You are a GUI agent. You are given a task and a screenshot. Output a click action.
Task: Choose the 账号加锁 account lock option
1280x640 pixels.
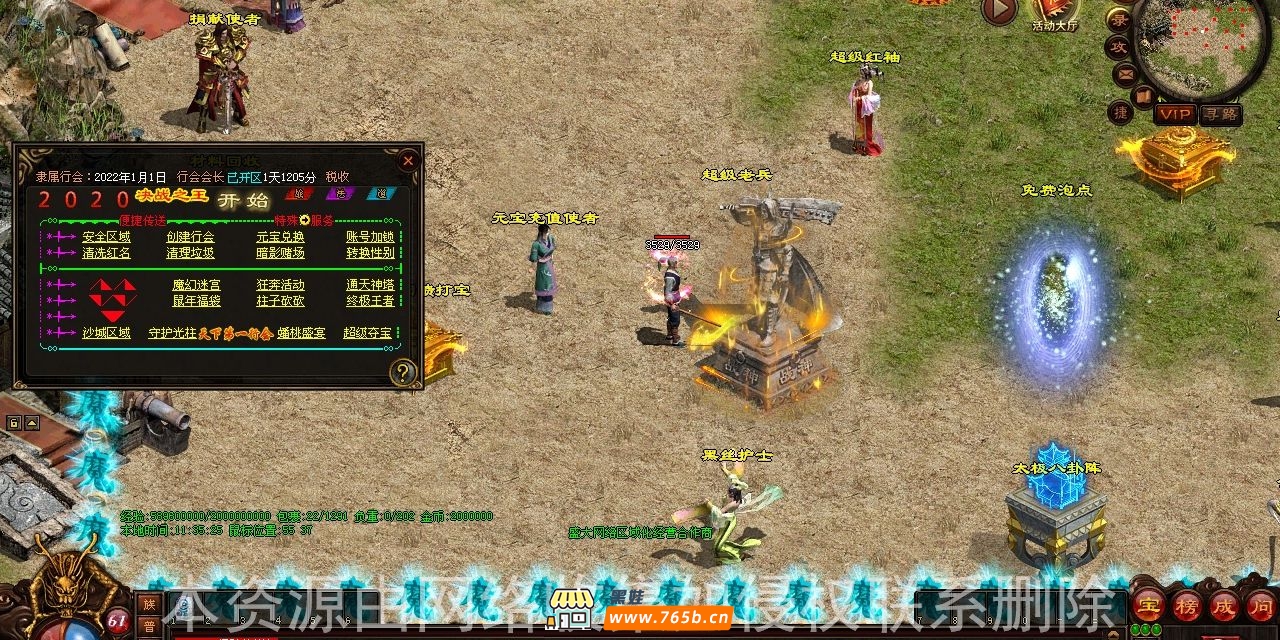tap(370, 237)
